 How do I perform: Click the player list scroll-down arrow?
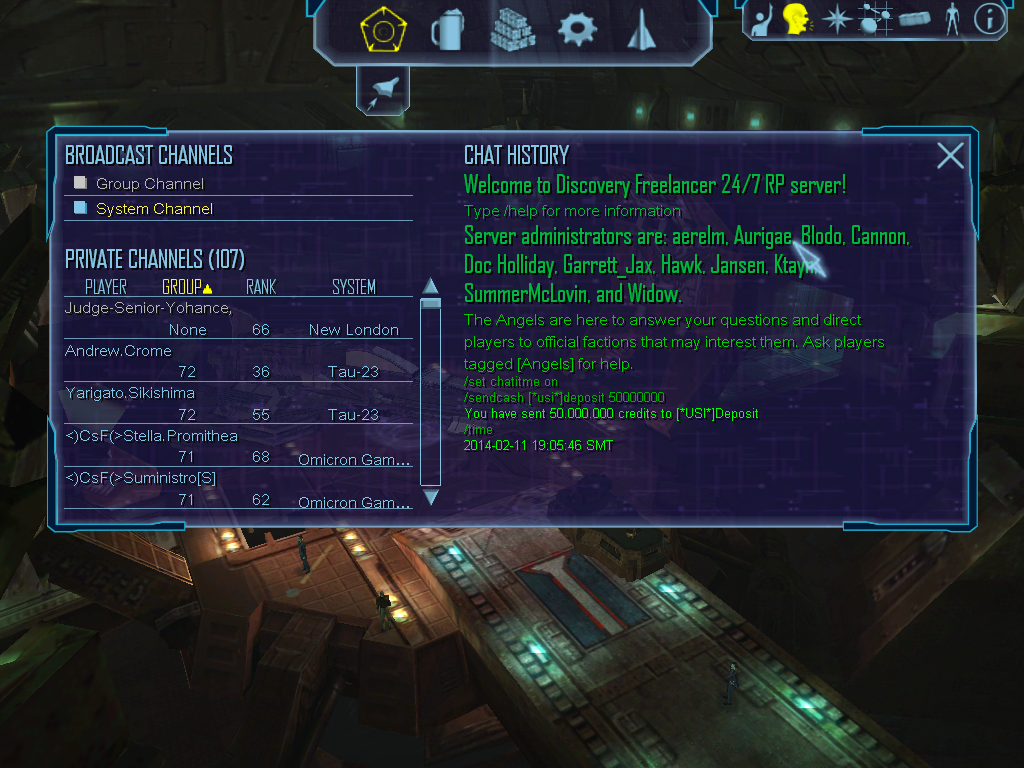pos(431,497)
